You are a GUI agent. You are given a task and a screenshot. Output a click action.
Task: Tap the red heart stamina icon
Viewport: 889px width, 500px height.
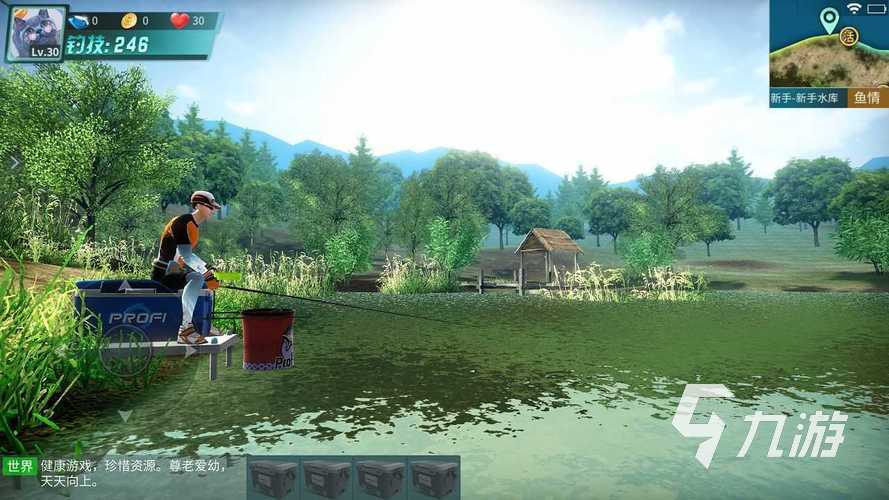[x=179, y=20]
